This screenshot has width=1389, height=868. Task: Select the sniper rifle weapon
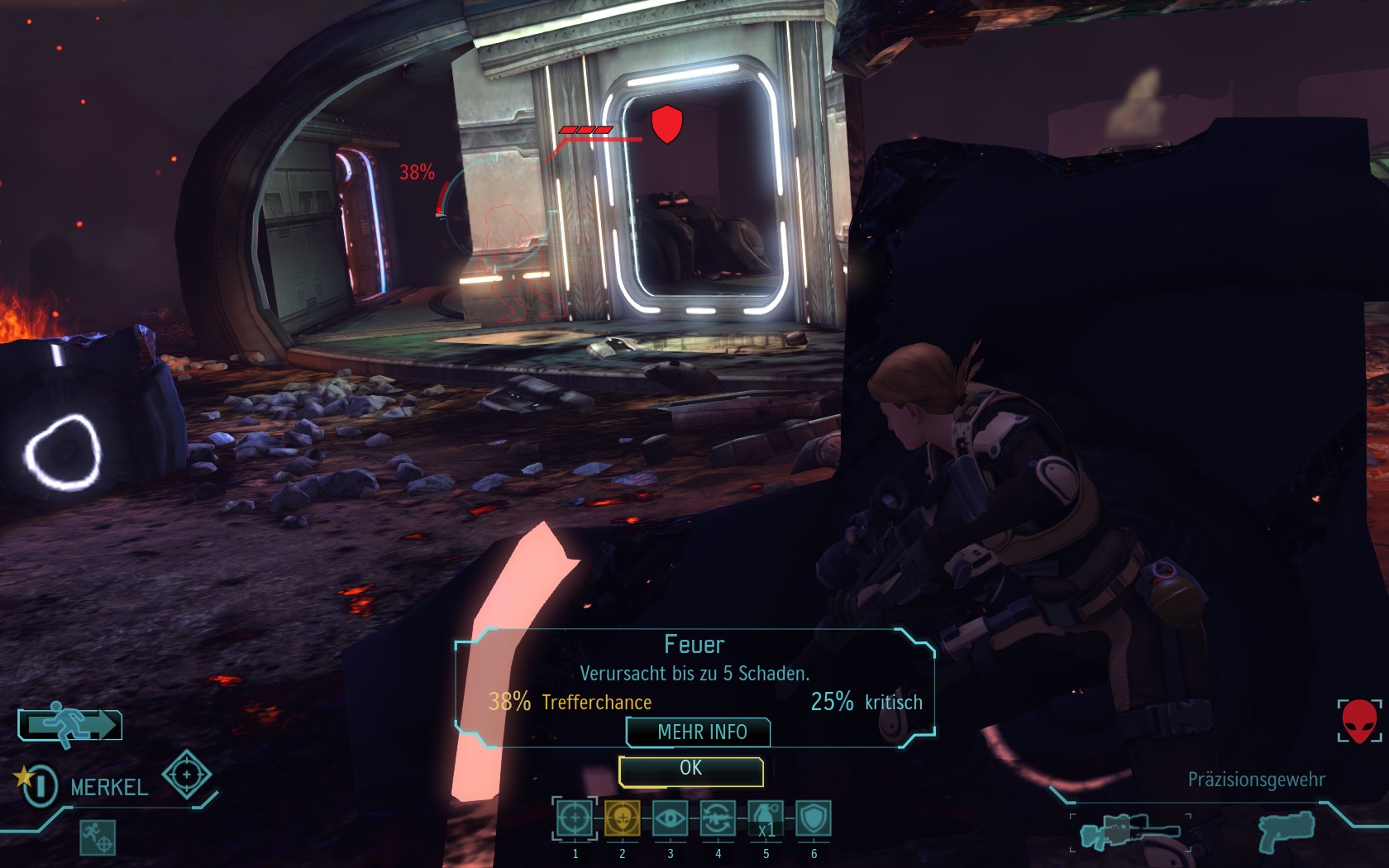1129,832
